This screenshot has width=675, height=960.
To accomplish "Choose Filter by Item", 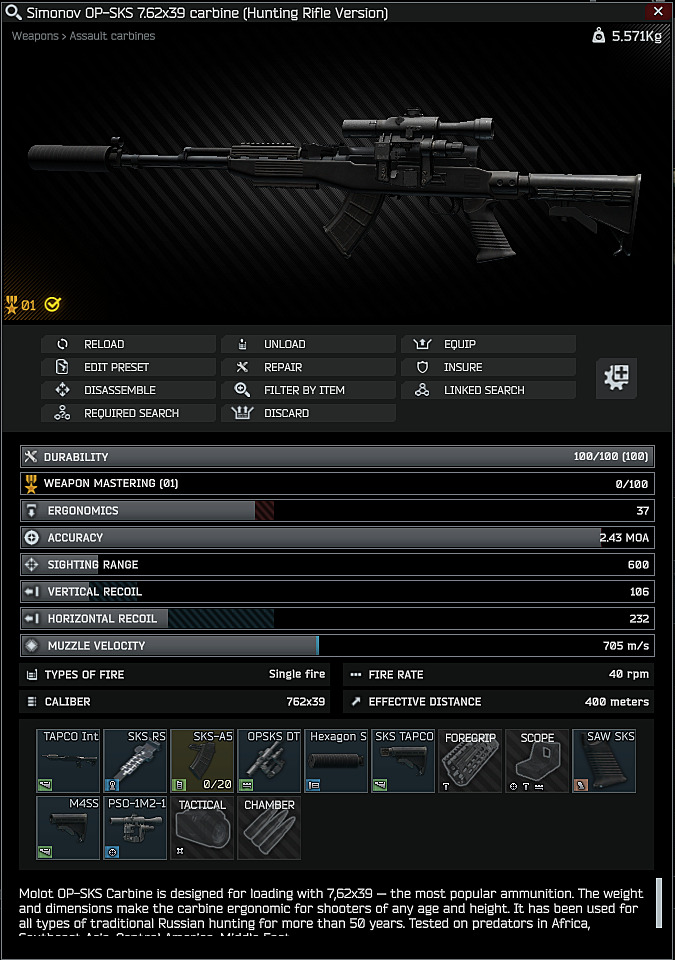I will click(308, 390).
